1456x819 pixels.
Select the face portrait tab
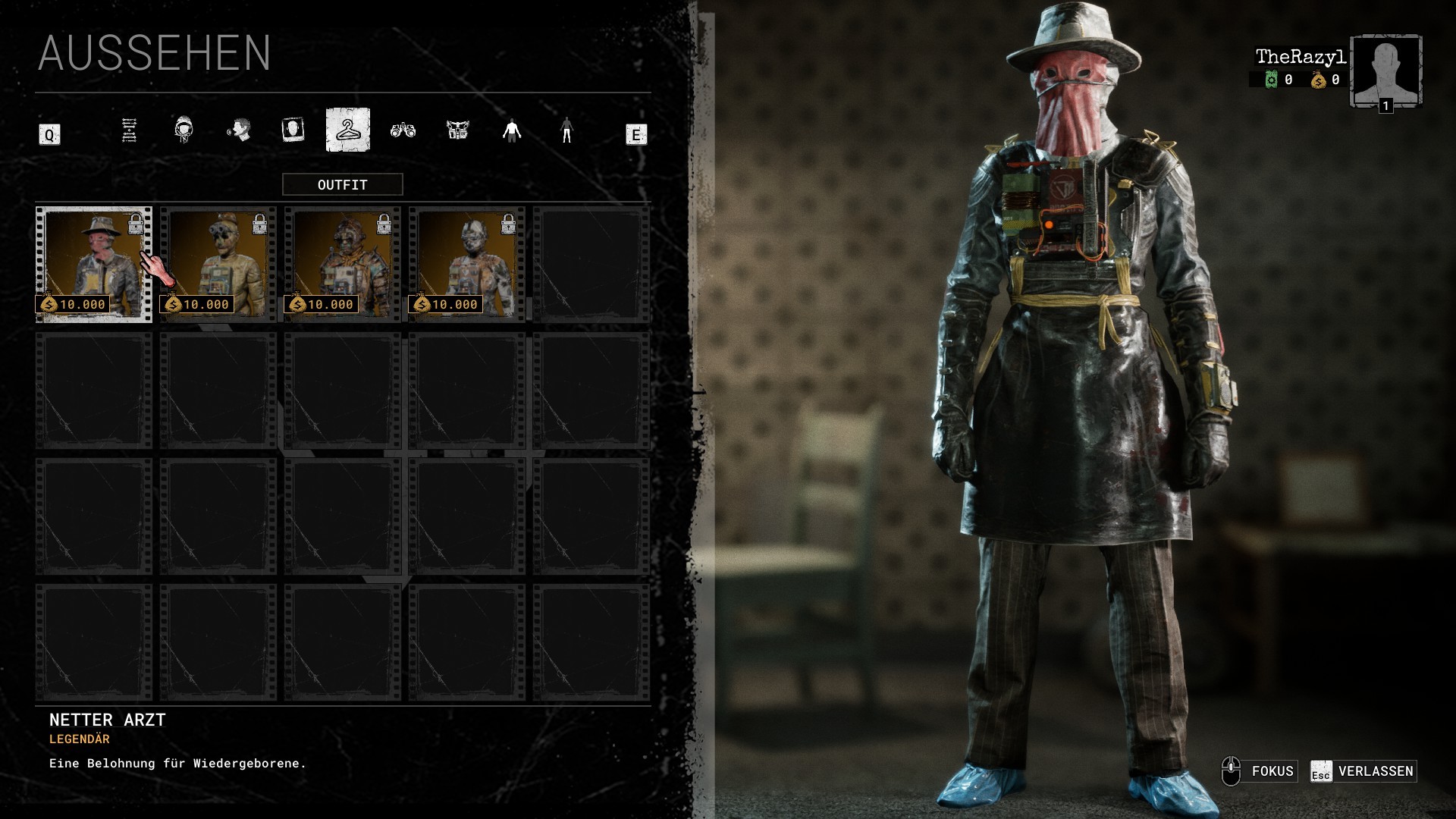click(293, 130)
